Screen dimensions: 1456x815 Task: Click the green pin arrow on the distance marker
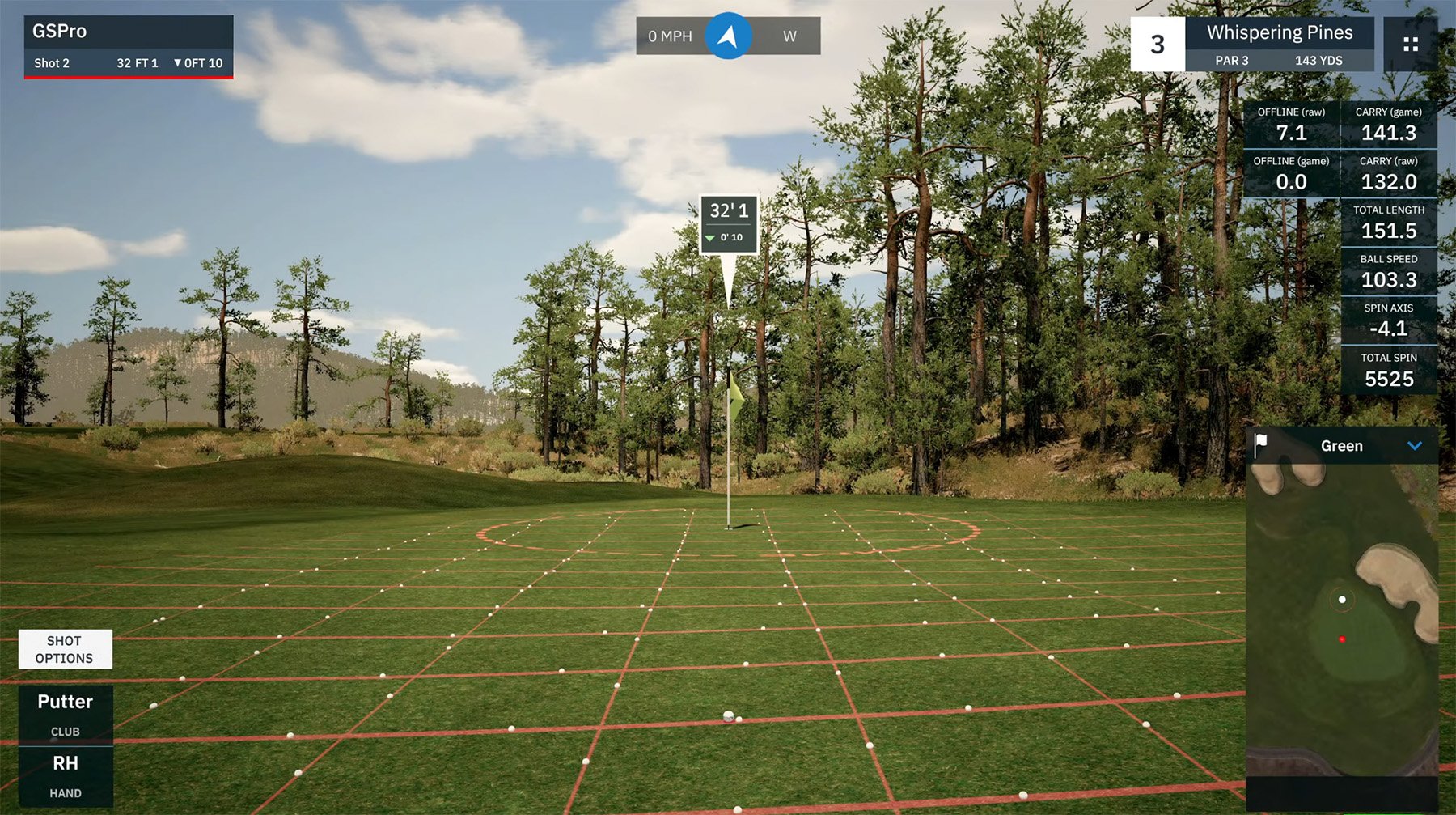pos(710,238)
